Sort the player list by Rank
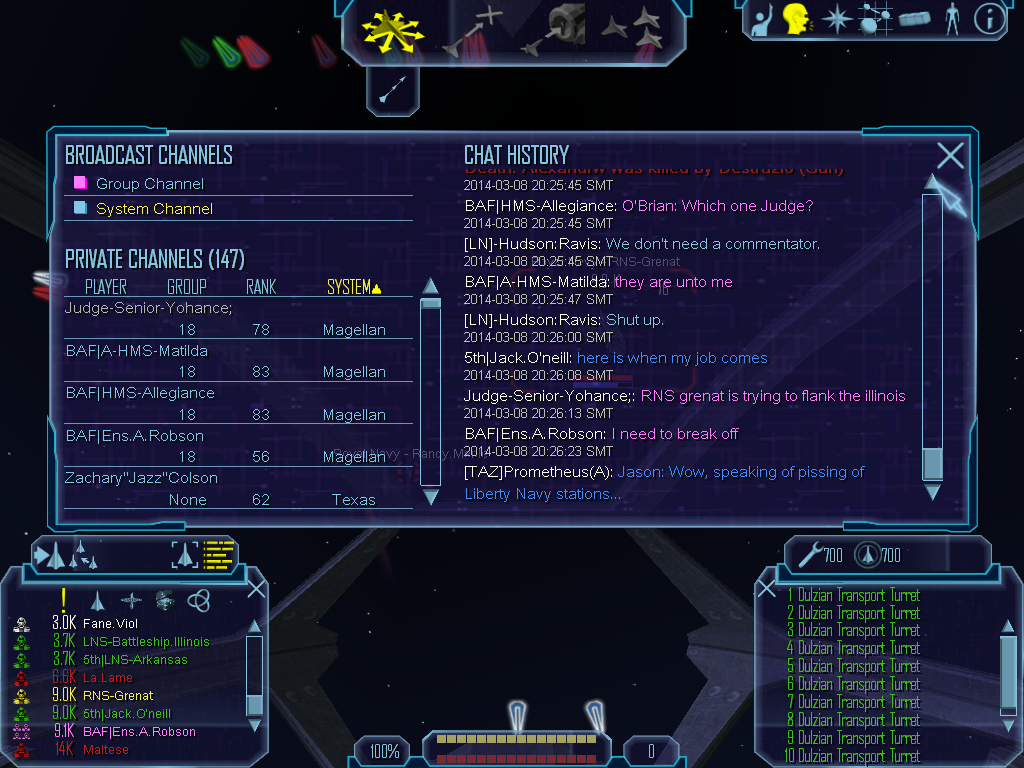1024x768 pixels. click(261, 288)
